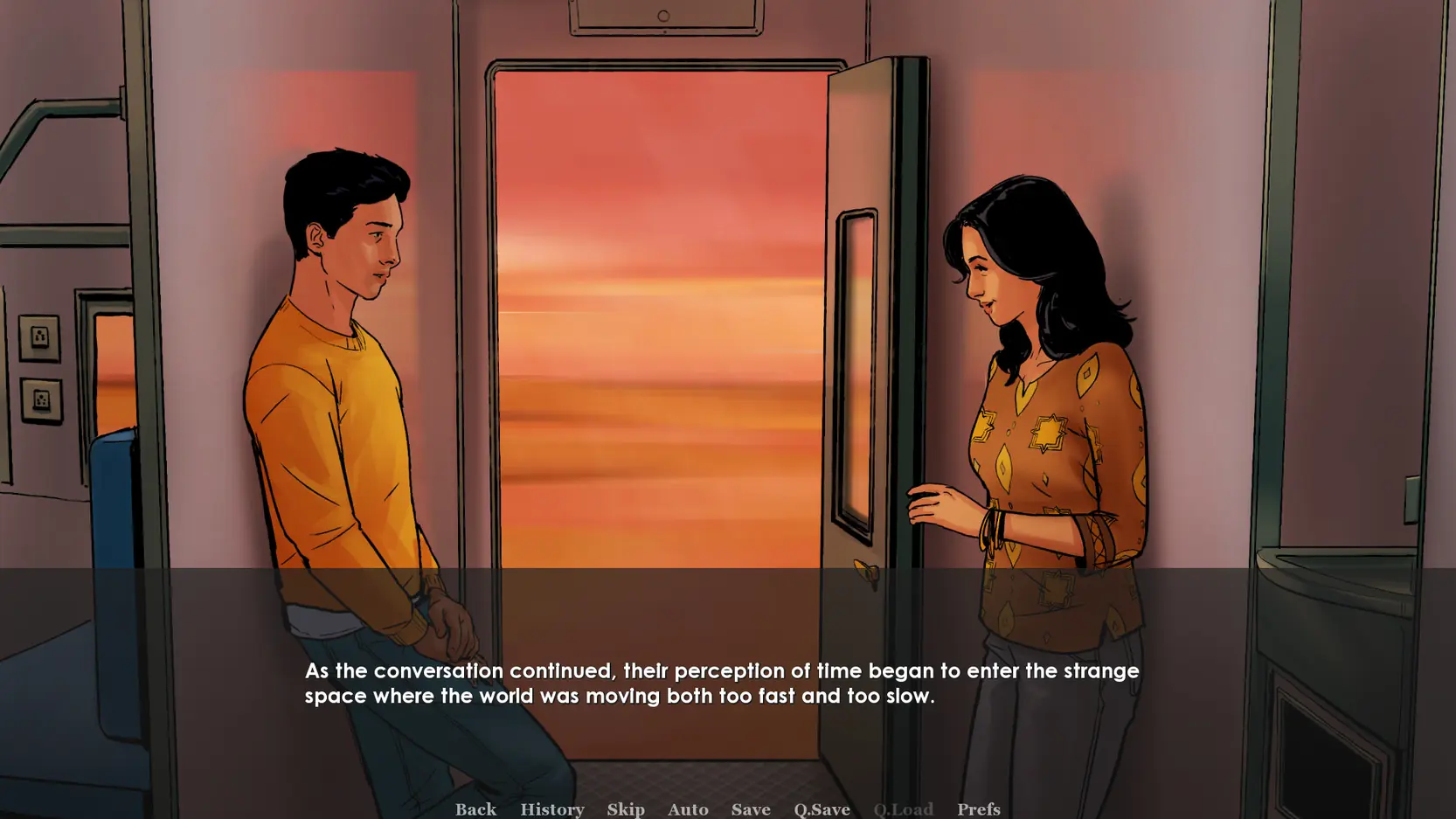This screenshot has height=819, width=1456.
Task: Open the Save game screen
Action: pos(751,809)
